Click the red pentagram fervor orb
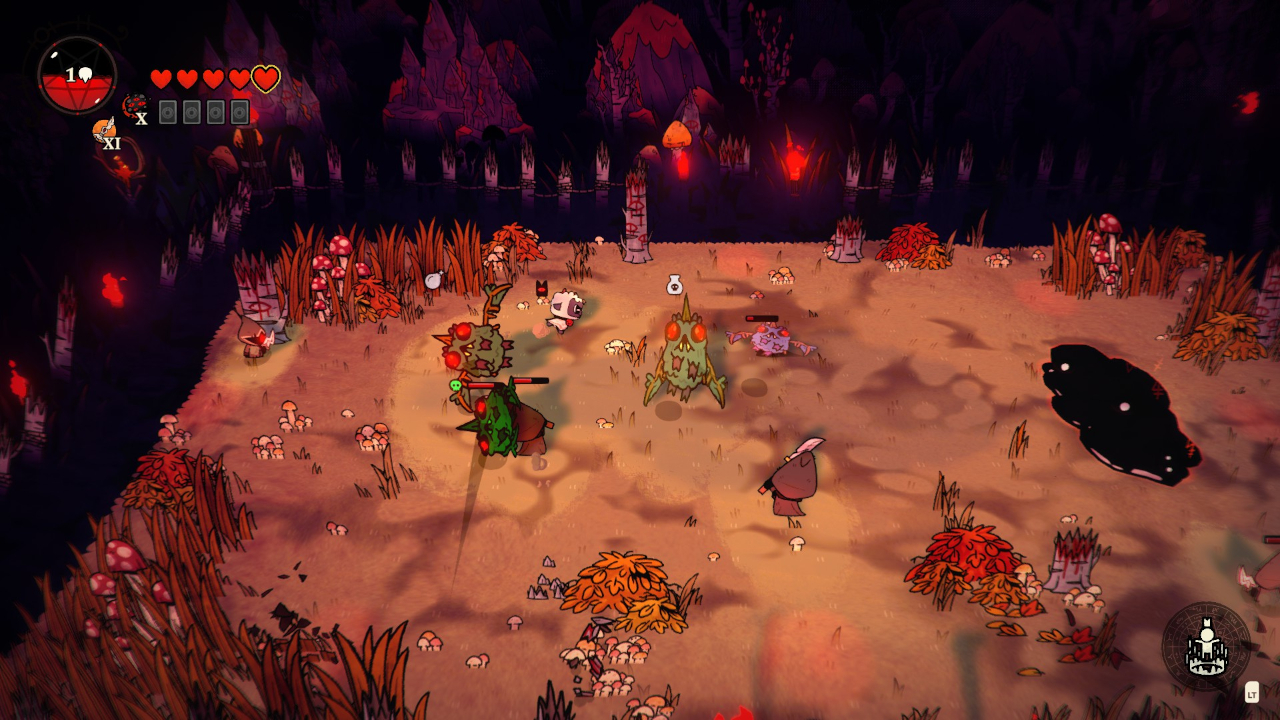 click(x=77, y=75)
